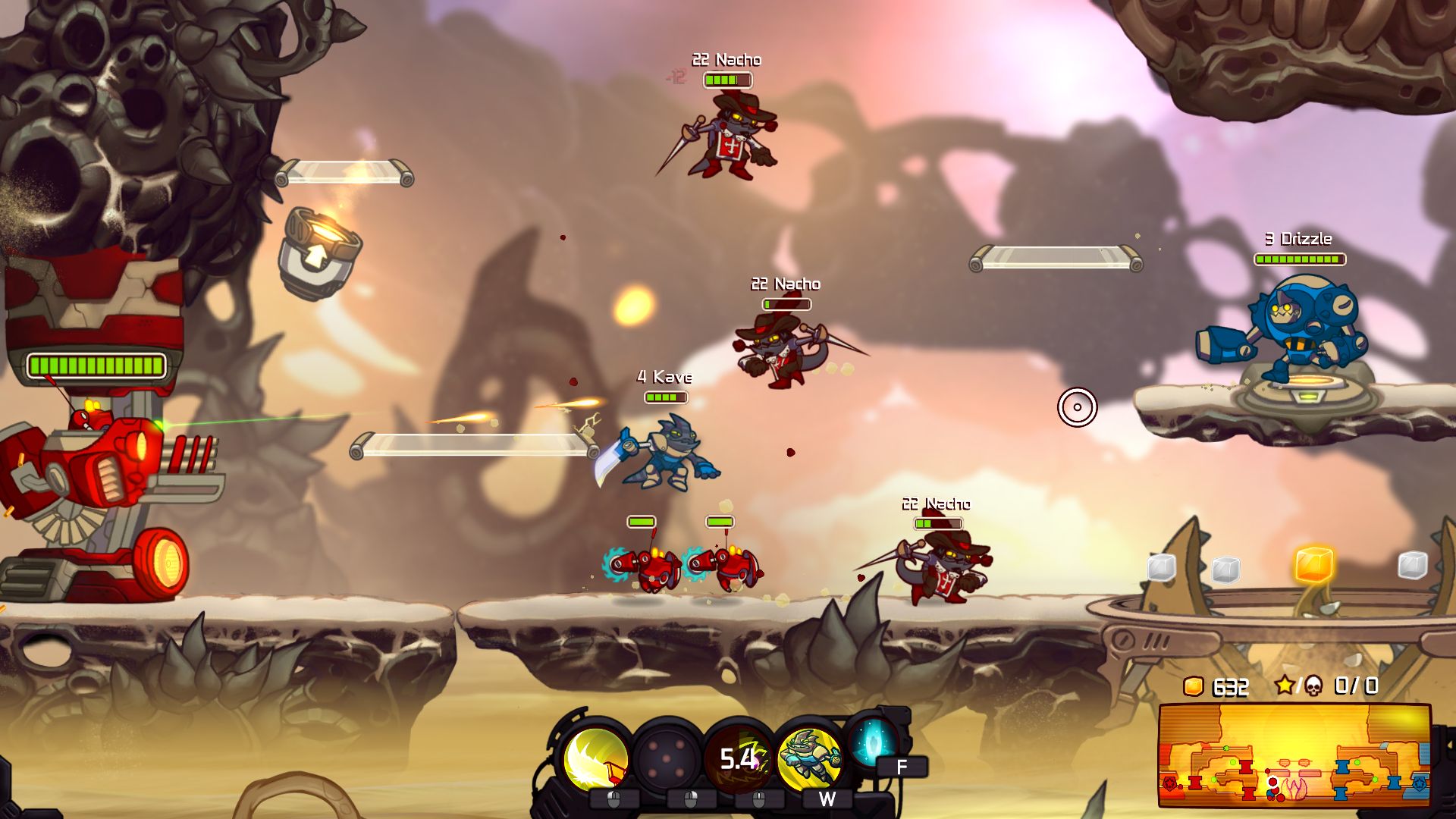Click the ability on 5.4 cooldown
The width and height of the screenshot is (1456, 819).
click(738, 758)
